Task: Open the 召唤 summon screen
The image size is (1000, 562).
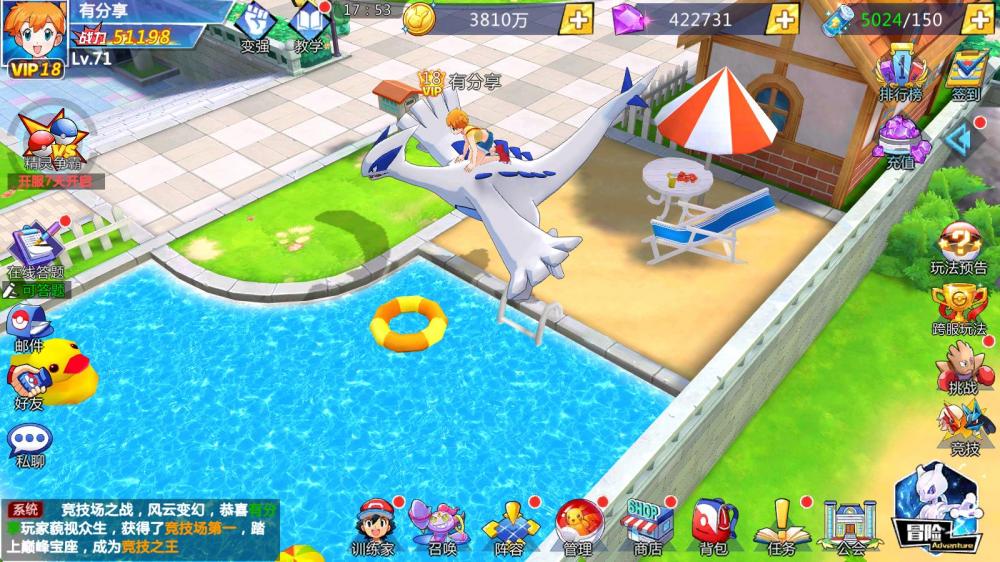Action: 442,523
